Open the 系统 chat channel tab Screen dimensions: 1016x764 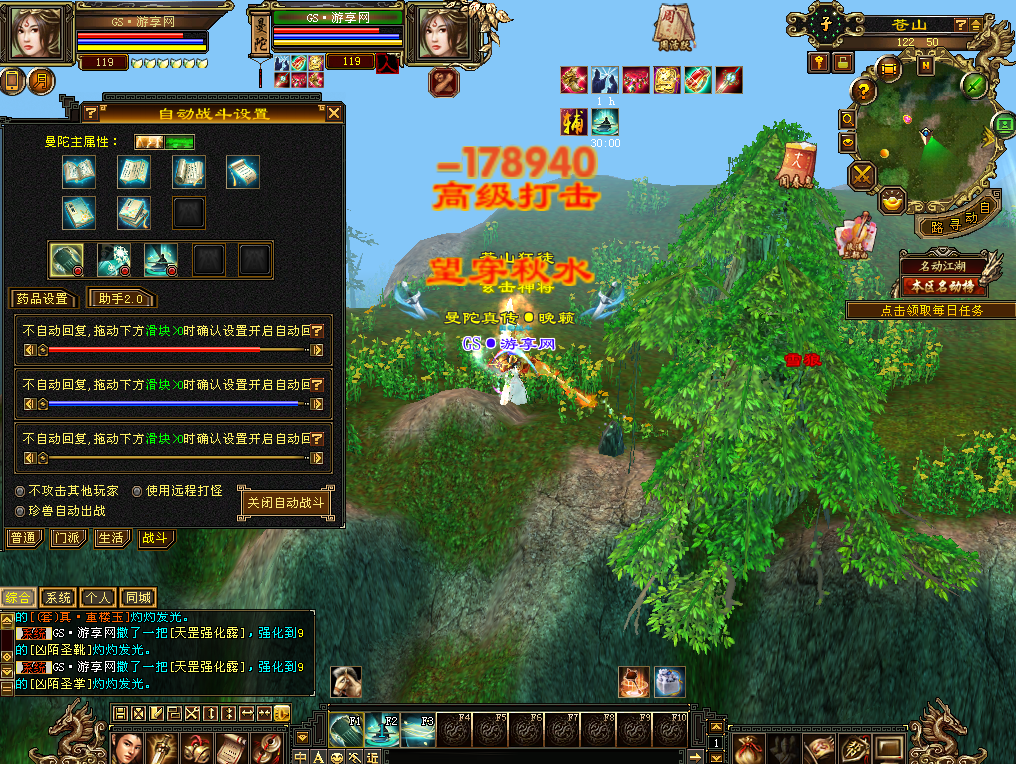(x=59, y=598)
